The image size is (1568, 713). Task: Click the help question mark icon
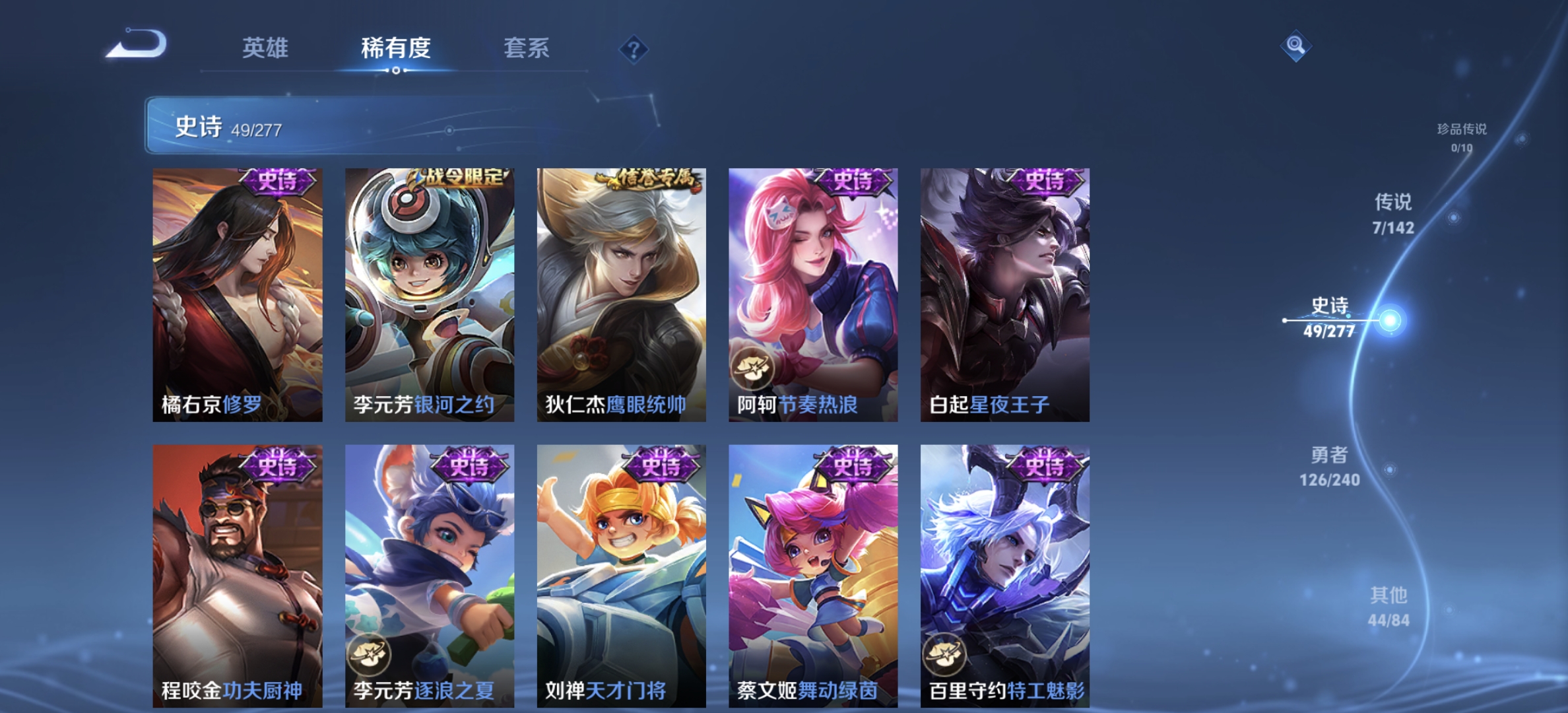click(633, 48)
